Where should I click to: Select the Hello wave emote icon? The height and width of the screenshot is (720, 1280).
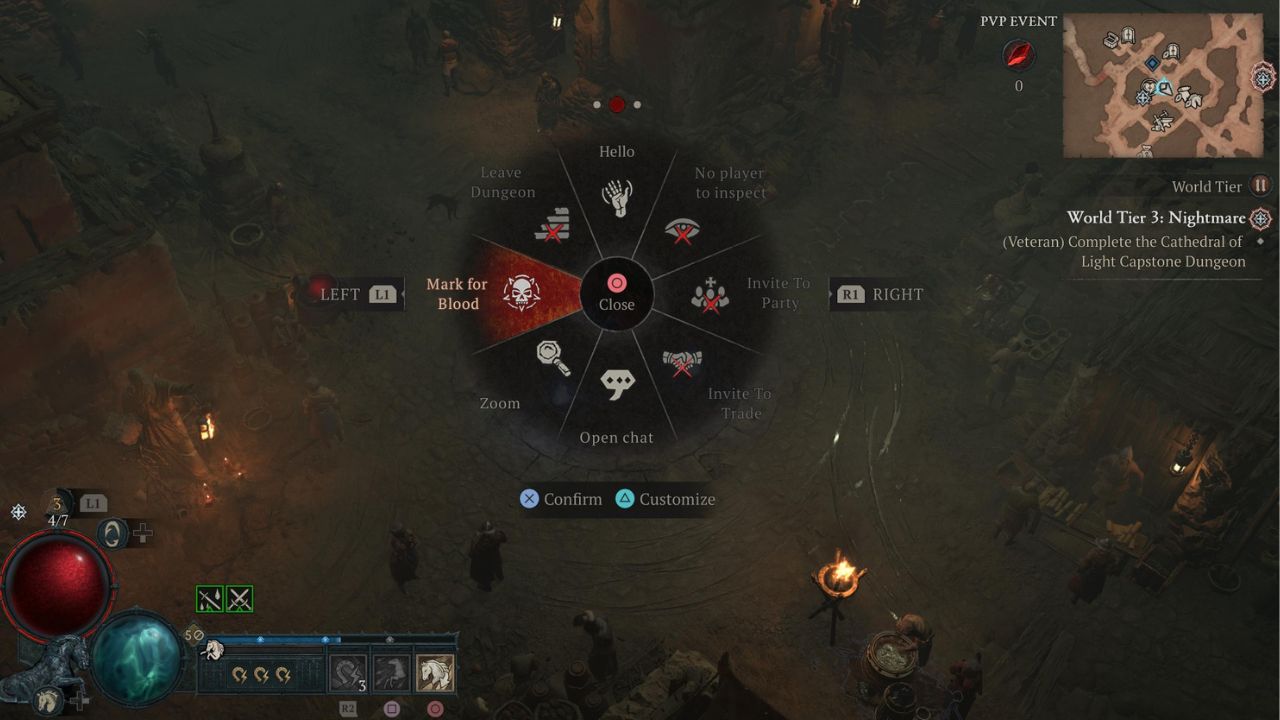617,196
